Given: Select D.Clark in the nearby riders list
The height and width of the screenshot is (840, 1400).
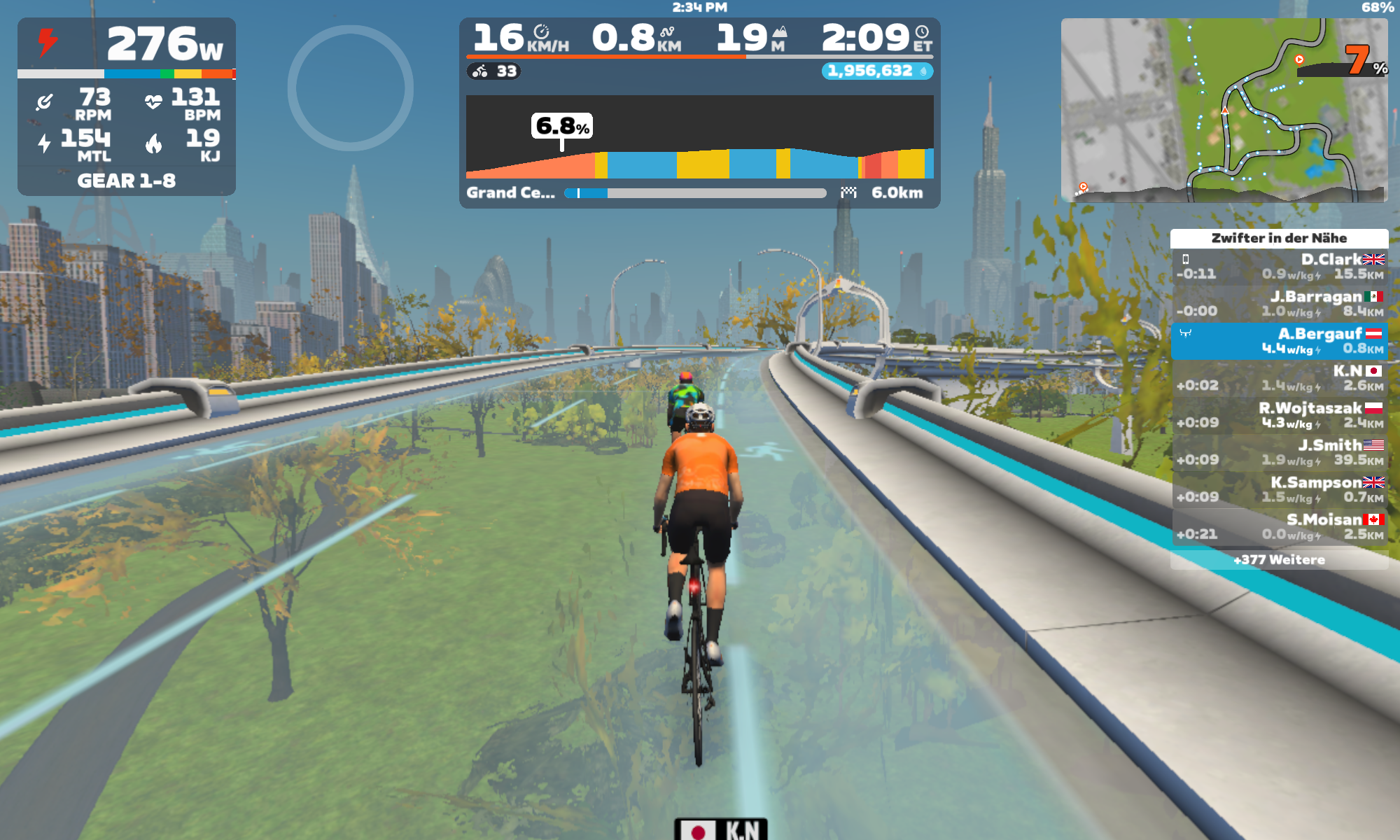Looking at the screenshot, I should 1279,267.
